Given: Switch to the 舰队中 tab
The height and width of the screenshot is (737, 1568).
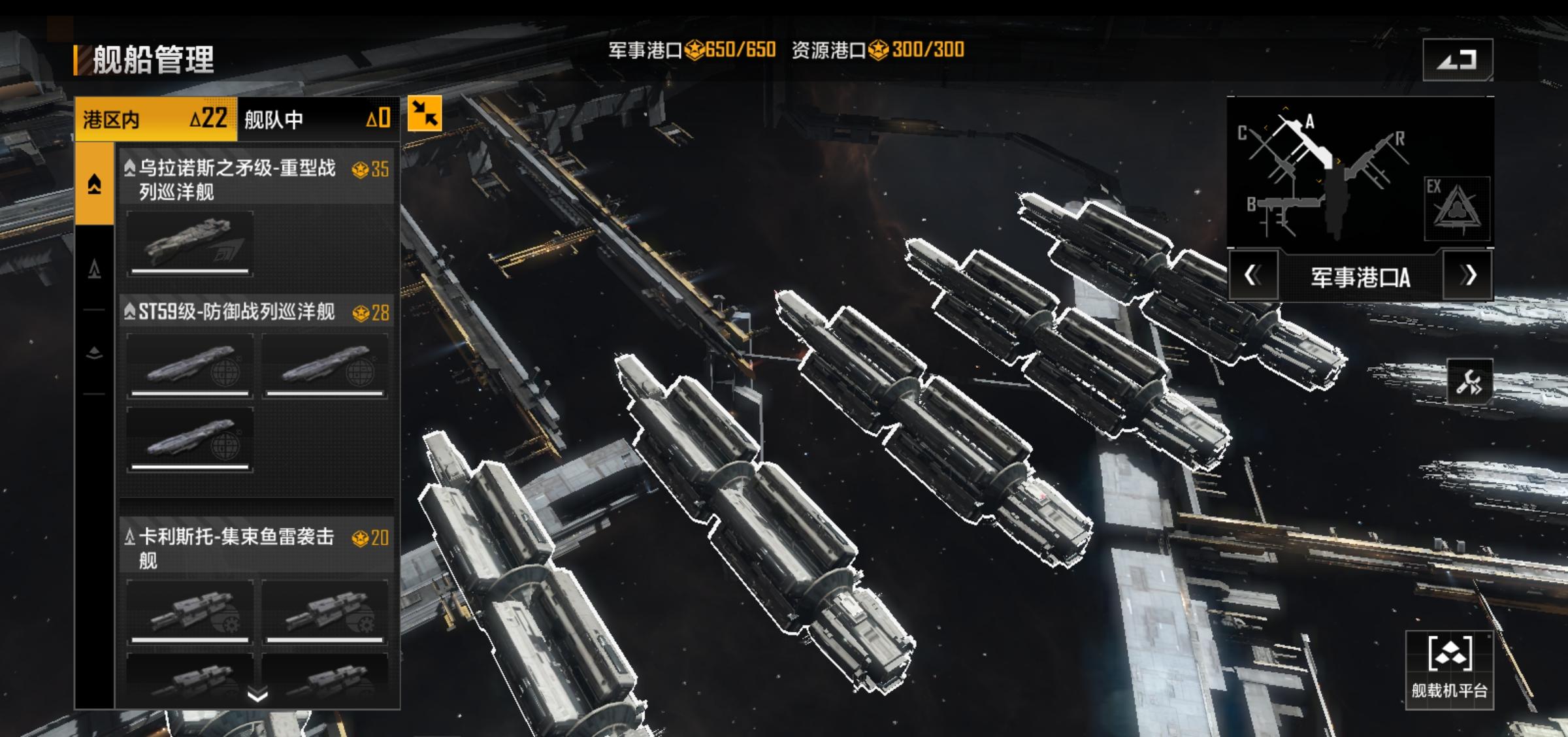Looking at the screenshot, I should pyautogui.click(x=318, y=120).
